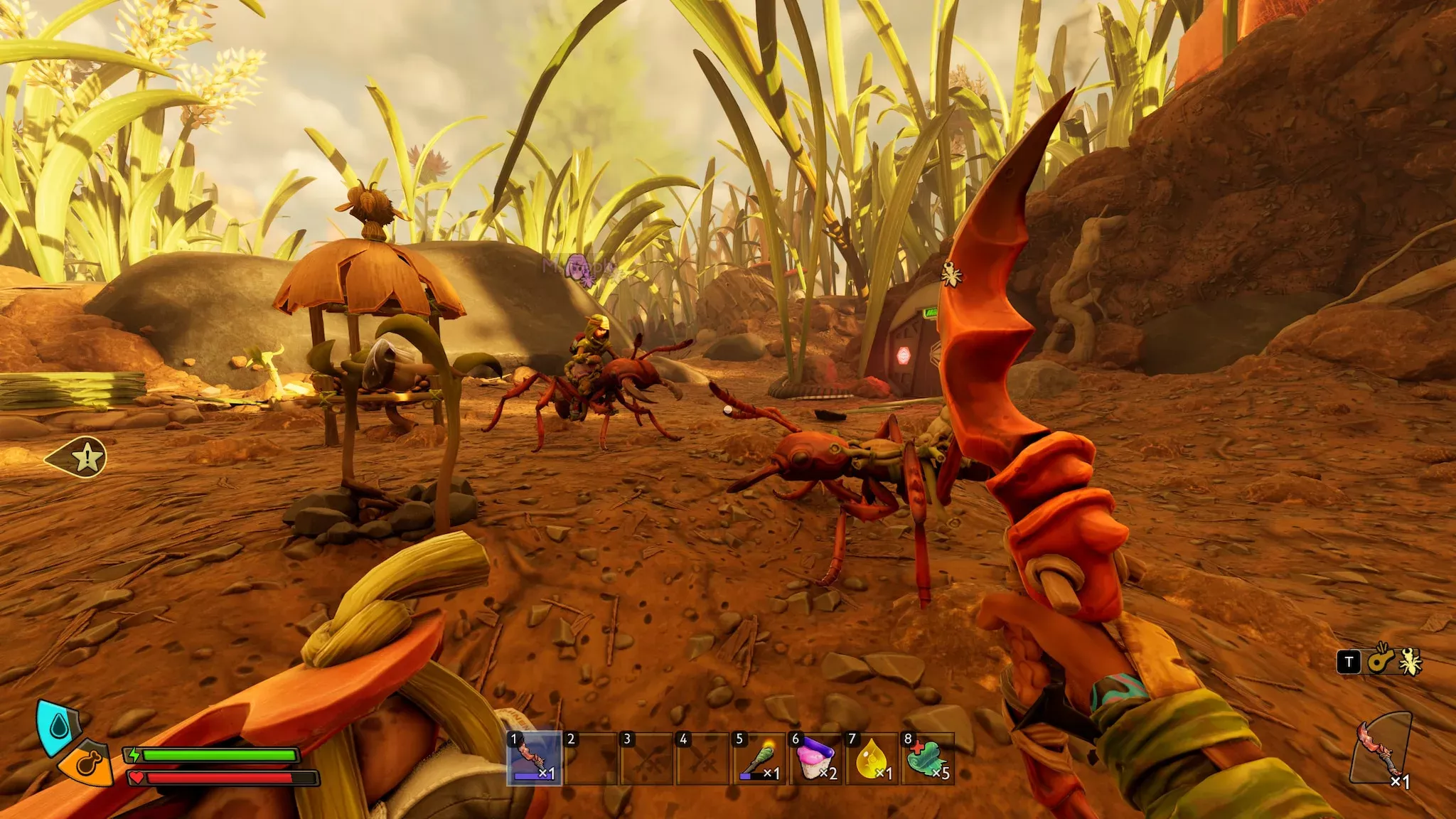The width and height of the screenshot is (1456, 819).
Task: Select the yellow droplet item in slot 7
Action: (x=872, y=758)
